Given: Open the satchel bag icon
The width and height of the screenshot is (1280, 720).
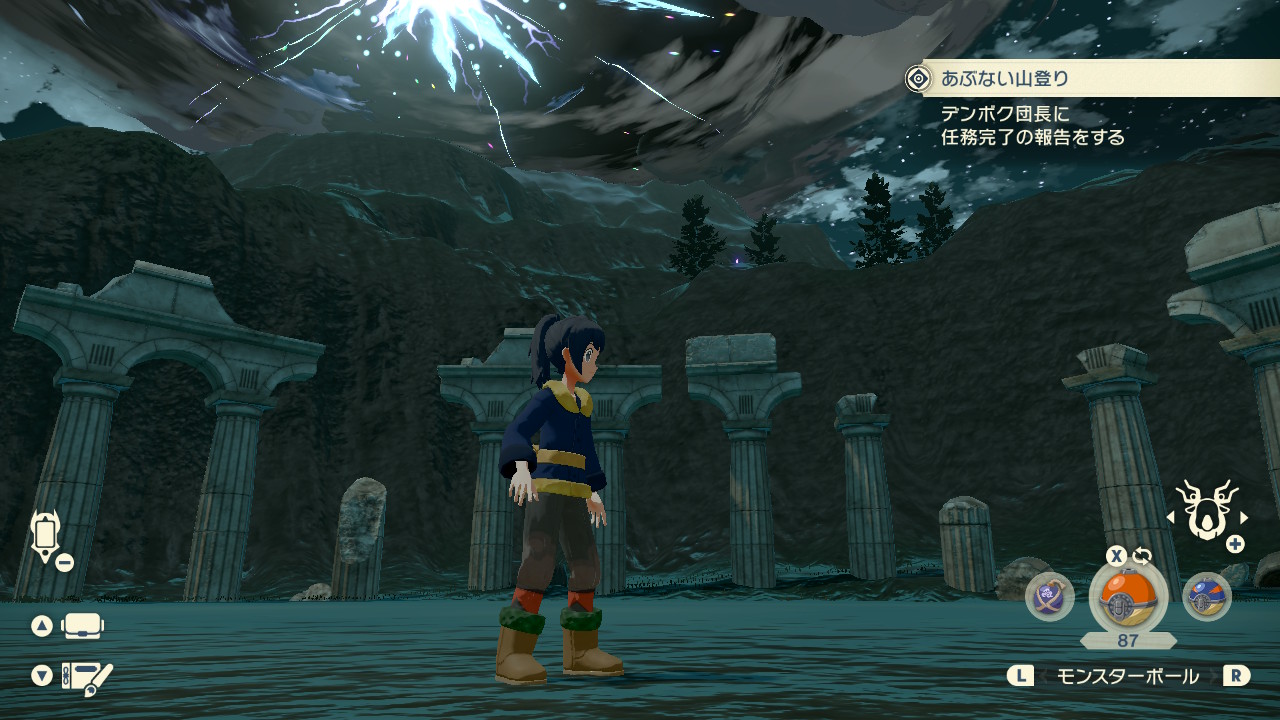Looking at the screenshot, I should coord(82,627).
